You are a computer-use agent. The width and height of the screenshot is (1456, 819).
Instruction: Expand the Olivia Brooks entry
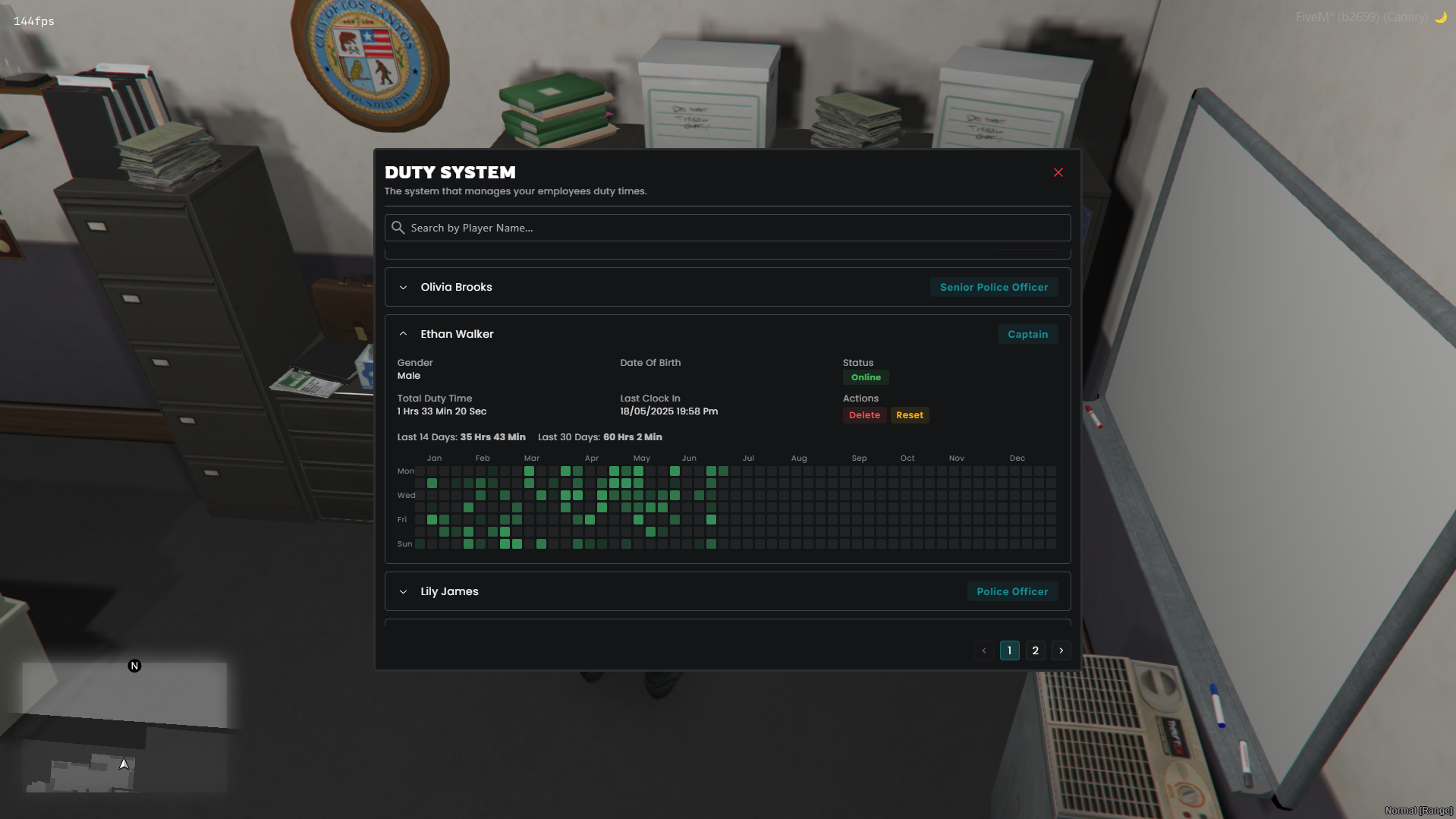tap(404, 287)
